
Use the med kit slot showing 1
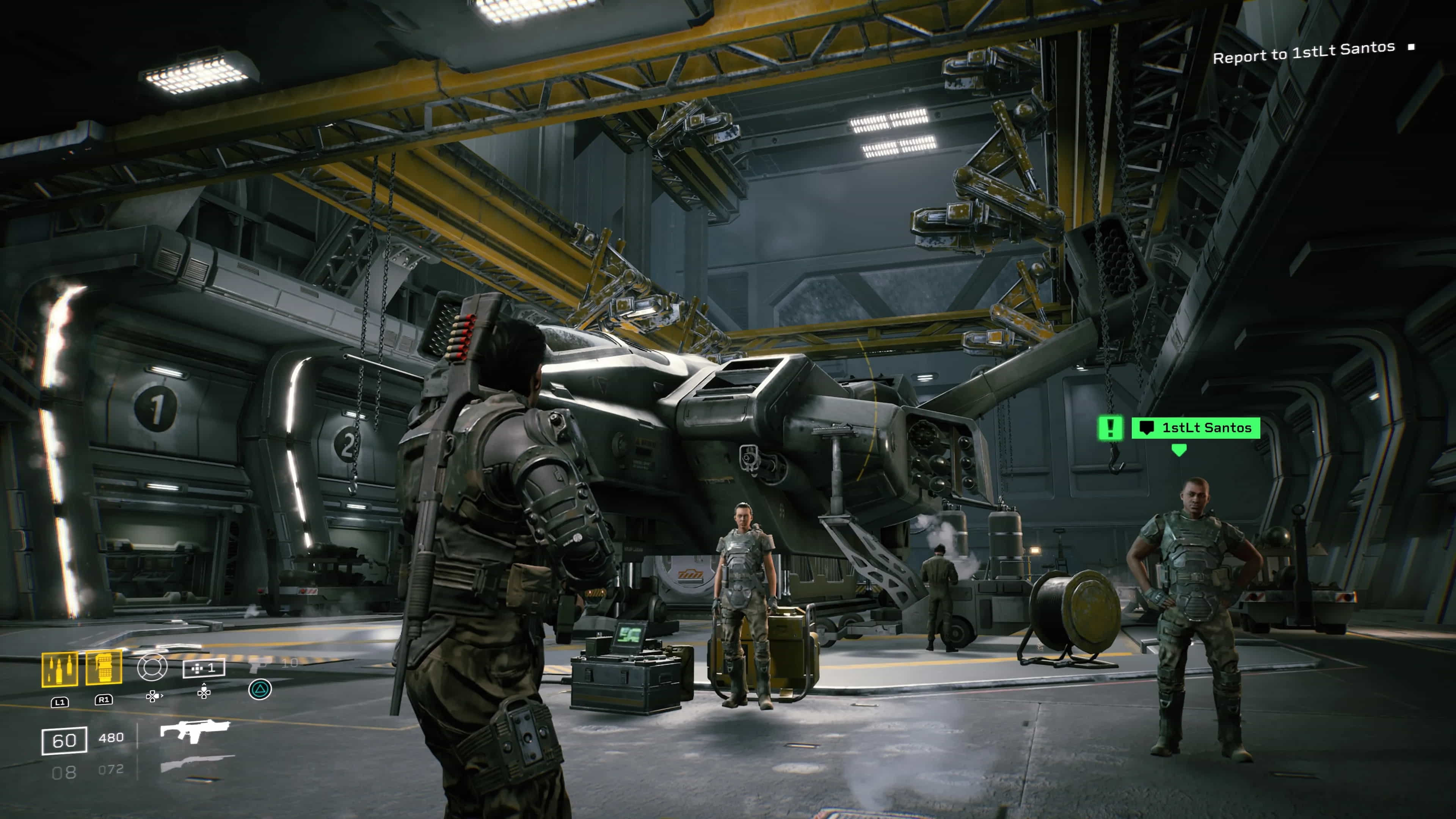204,668
